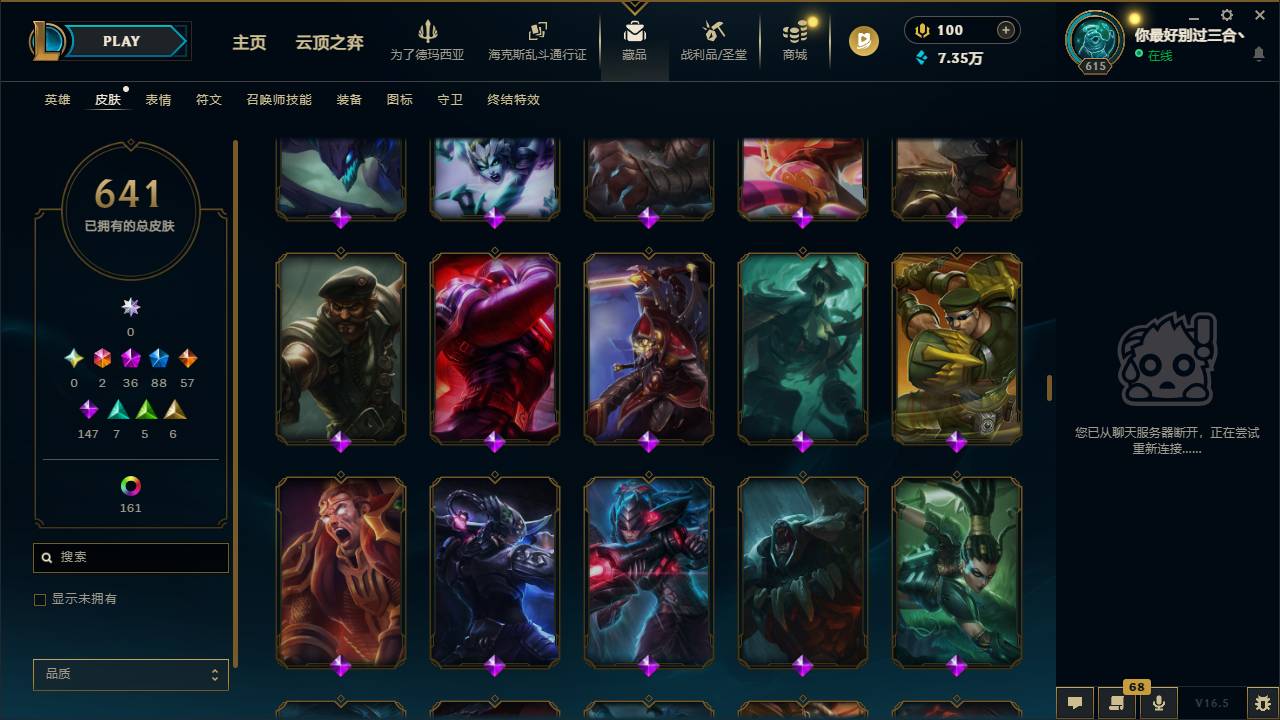Go to the 主页 menu item

tap(249, 43)
